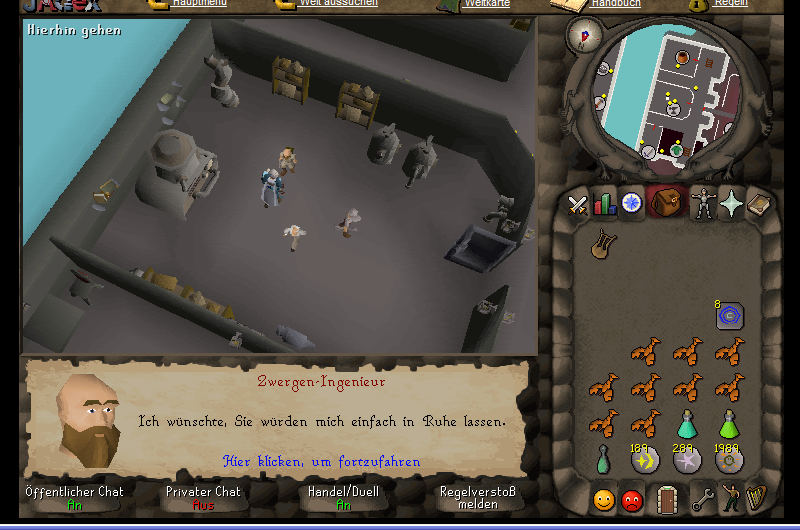Open the skills bar-chart tab
Viewport: 800px width, 530px height.
[604, 205]
